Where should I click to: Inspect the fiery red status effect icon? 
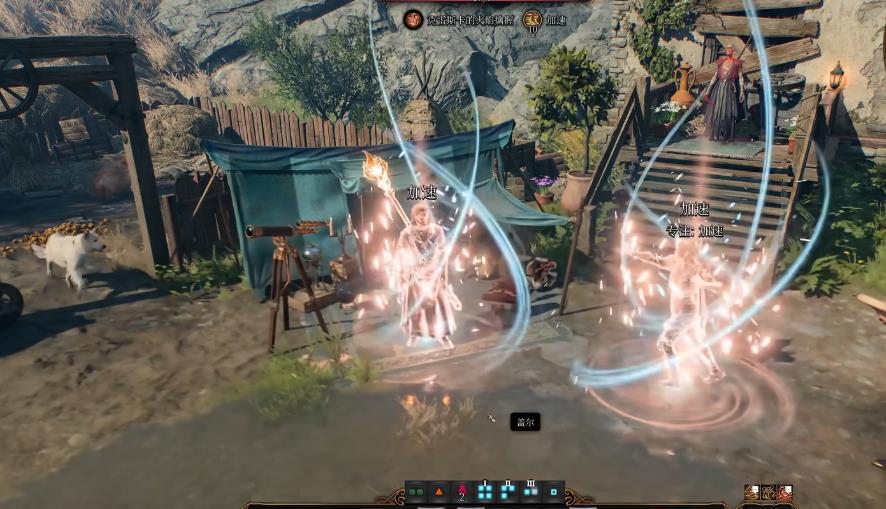point(412,19)
